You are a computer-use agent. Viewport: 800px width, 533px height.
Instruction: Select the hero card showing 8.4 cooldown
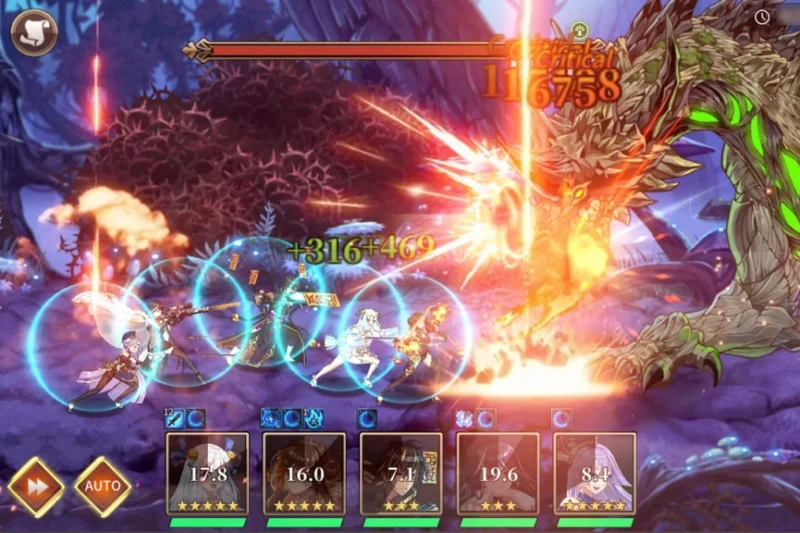595,473
